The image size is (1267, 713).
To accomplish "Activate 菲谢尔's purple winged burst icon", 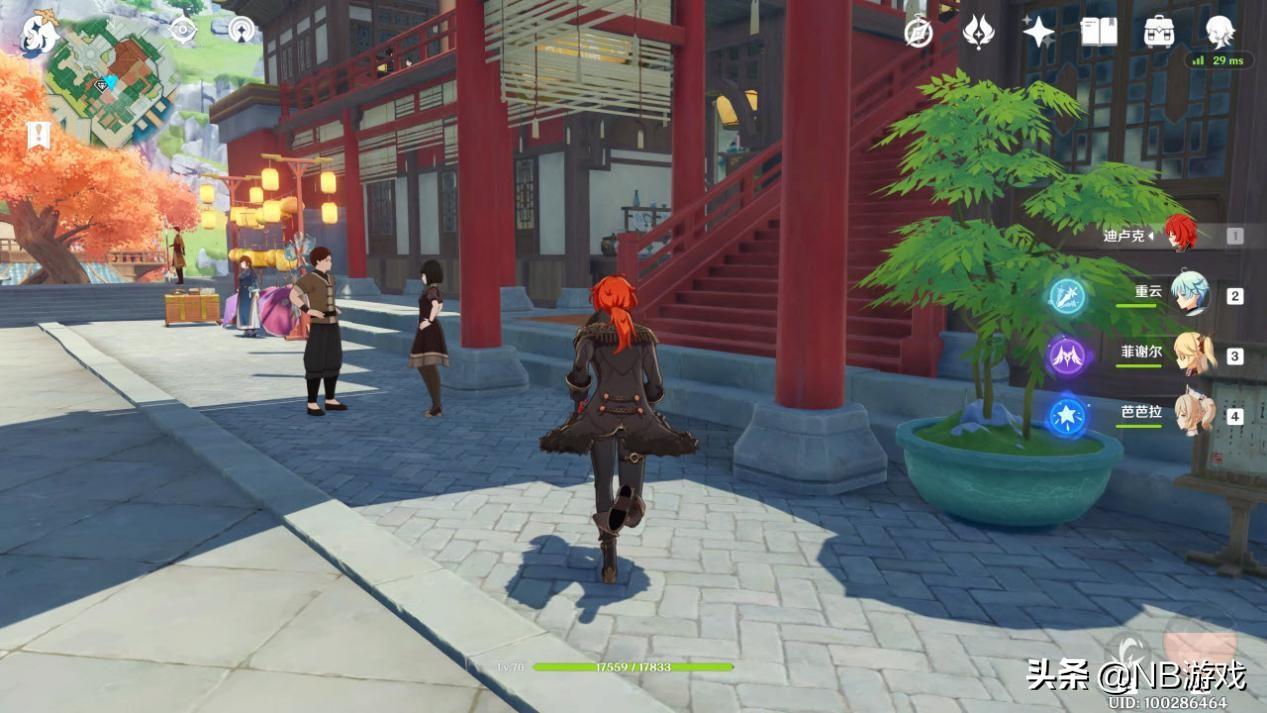I will click(x=1067, y=356).
